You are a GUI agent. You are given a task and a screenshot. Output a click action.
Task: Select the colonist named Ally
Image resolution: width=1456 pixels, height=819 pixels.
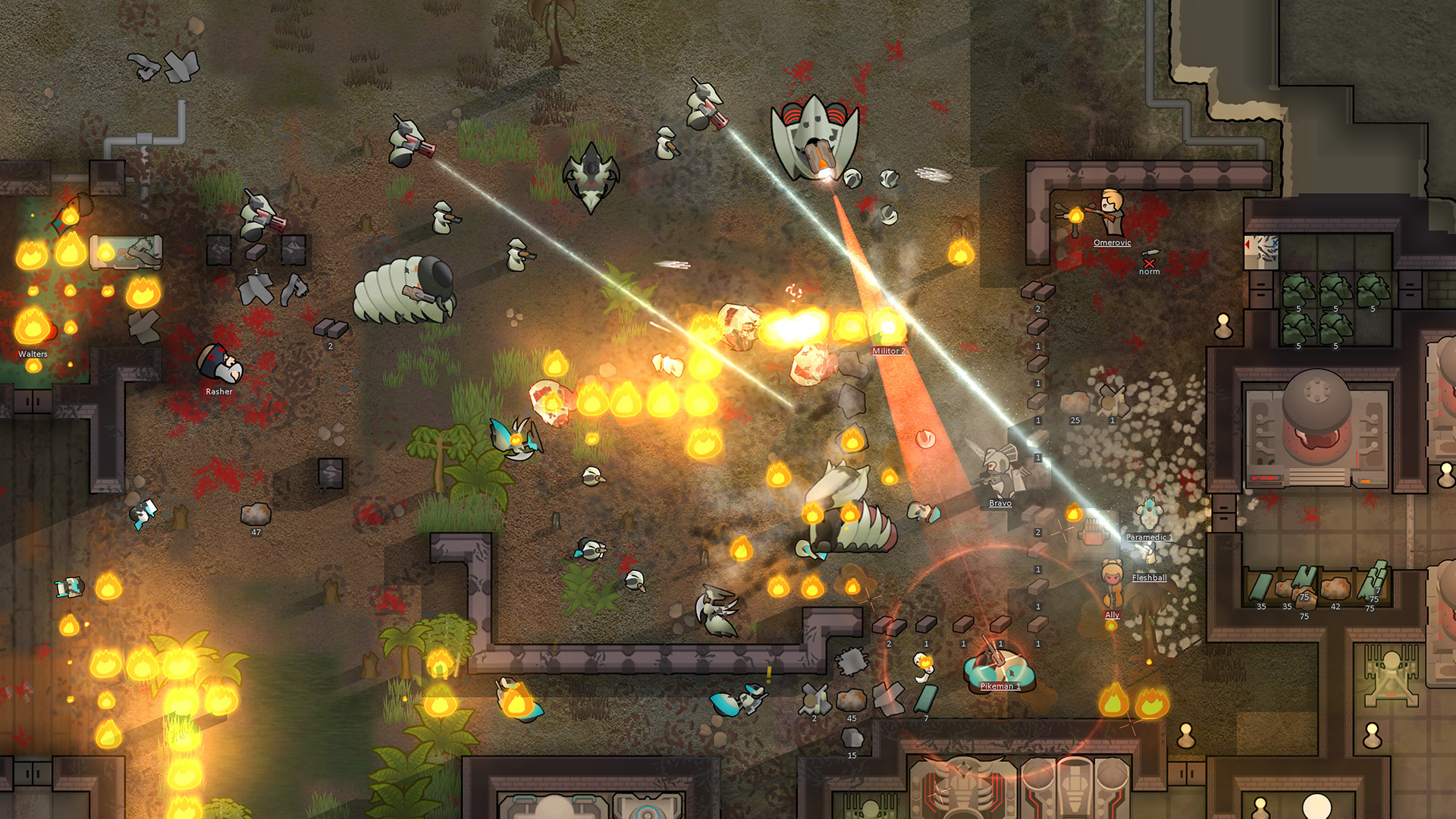click(1112, 585)
